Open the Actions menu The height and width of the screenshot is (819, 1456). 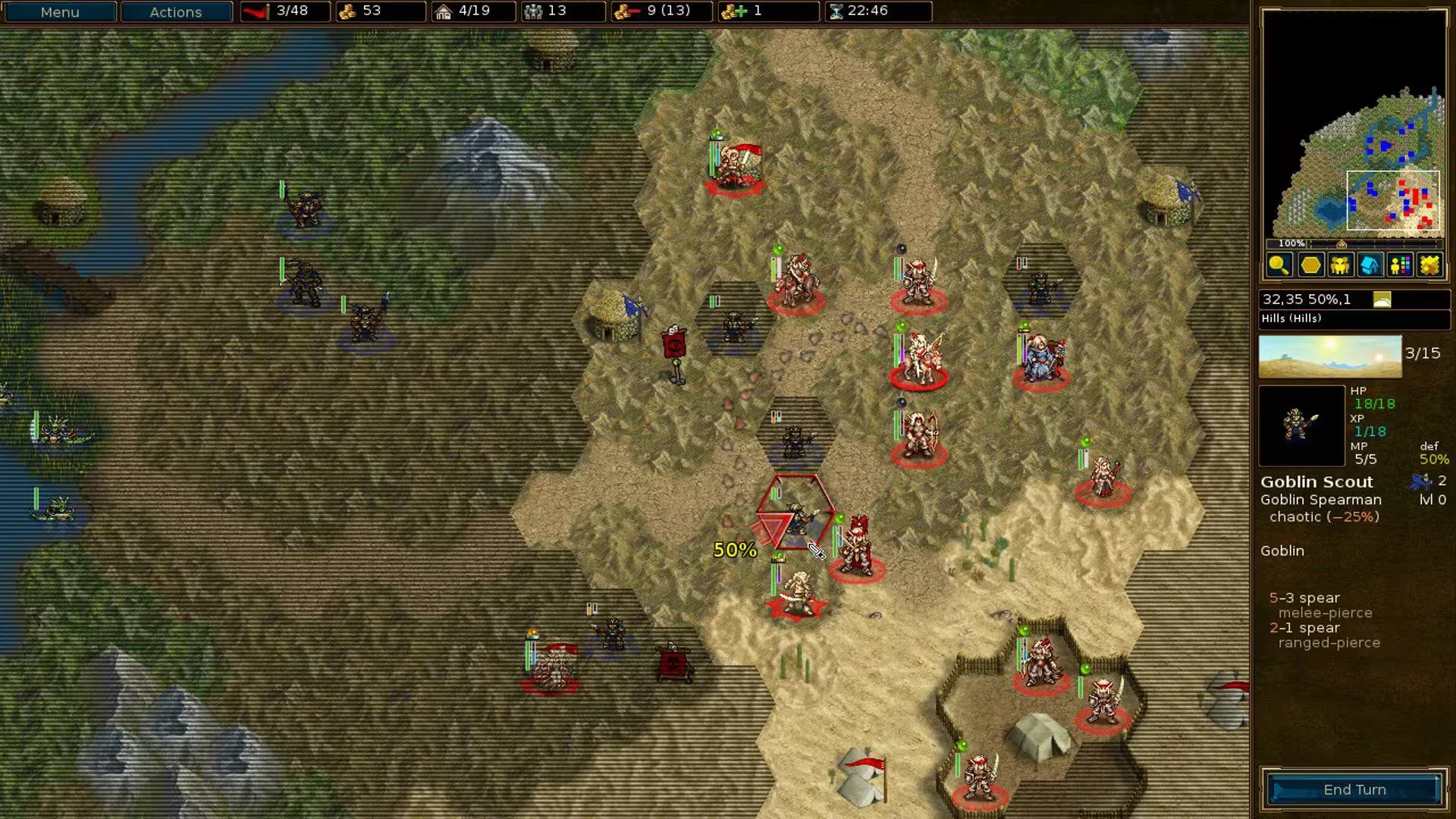(176, 11)
